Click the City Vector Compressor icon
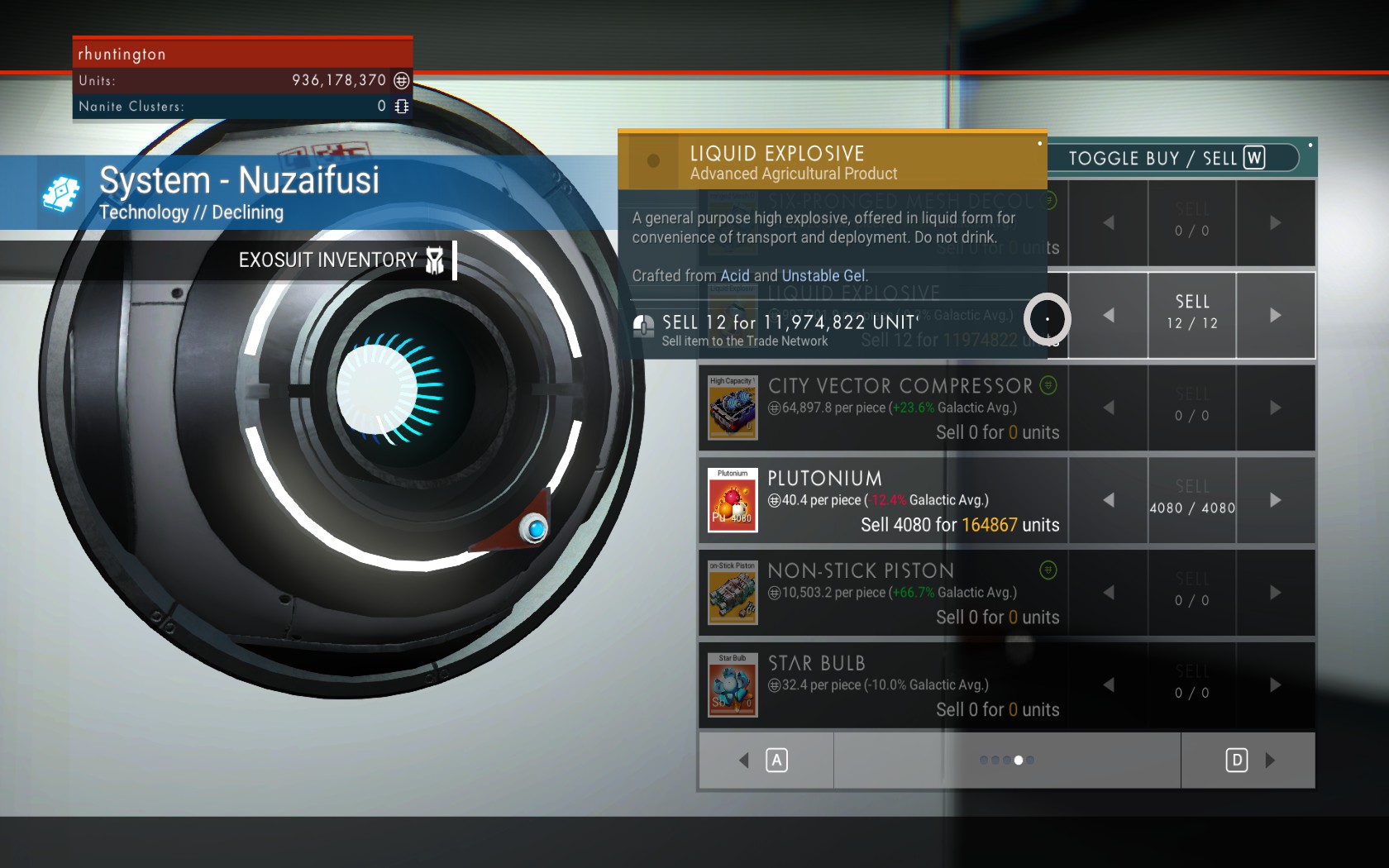The image size is (1389, 868). [x=733, y=408]
